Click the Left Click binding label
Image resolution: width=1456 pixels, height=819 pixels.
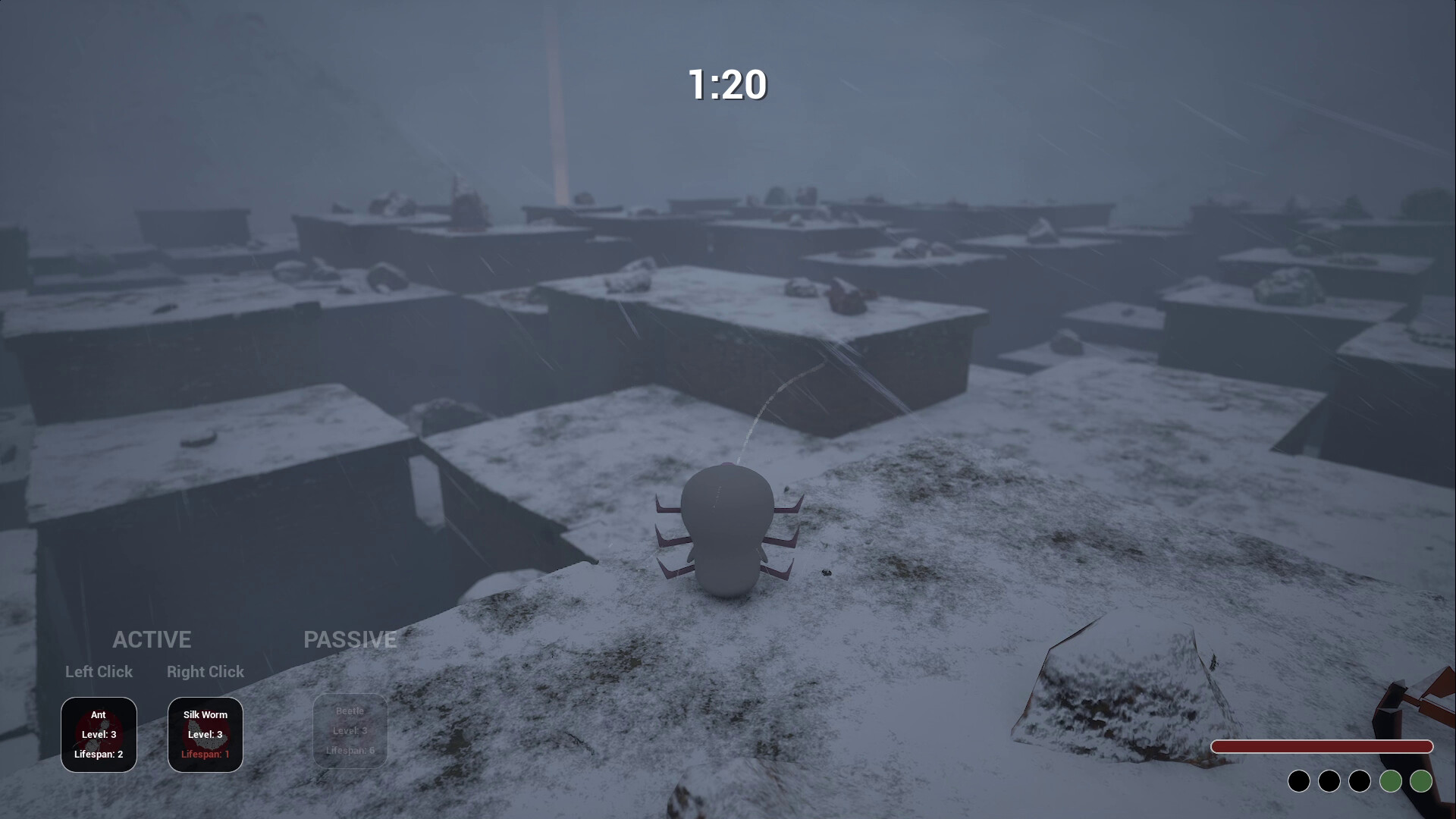pos(99,672)
